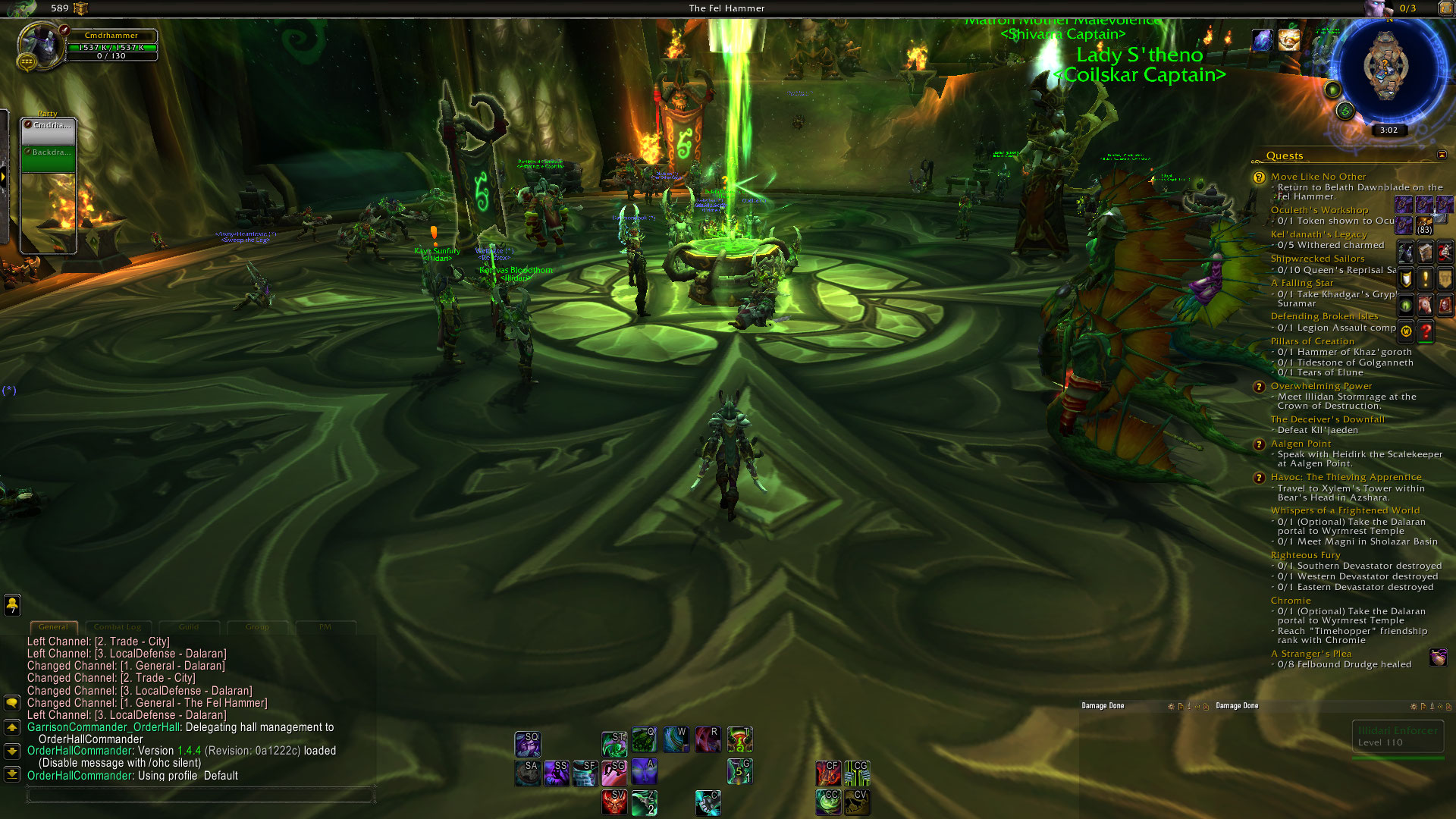
Task: Activate the ability bound to Q
Action: (644, 739)
